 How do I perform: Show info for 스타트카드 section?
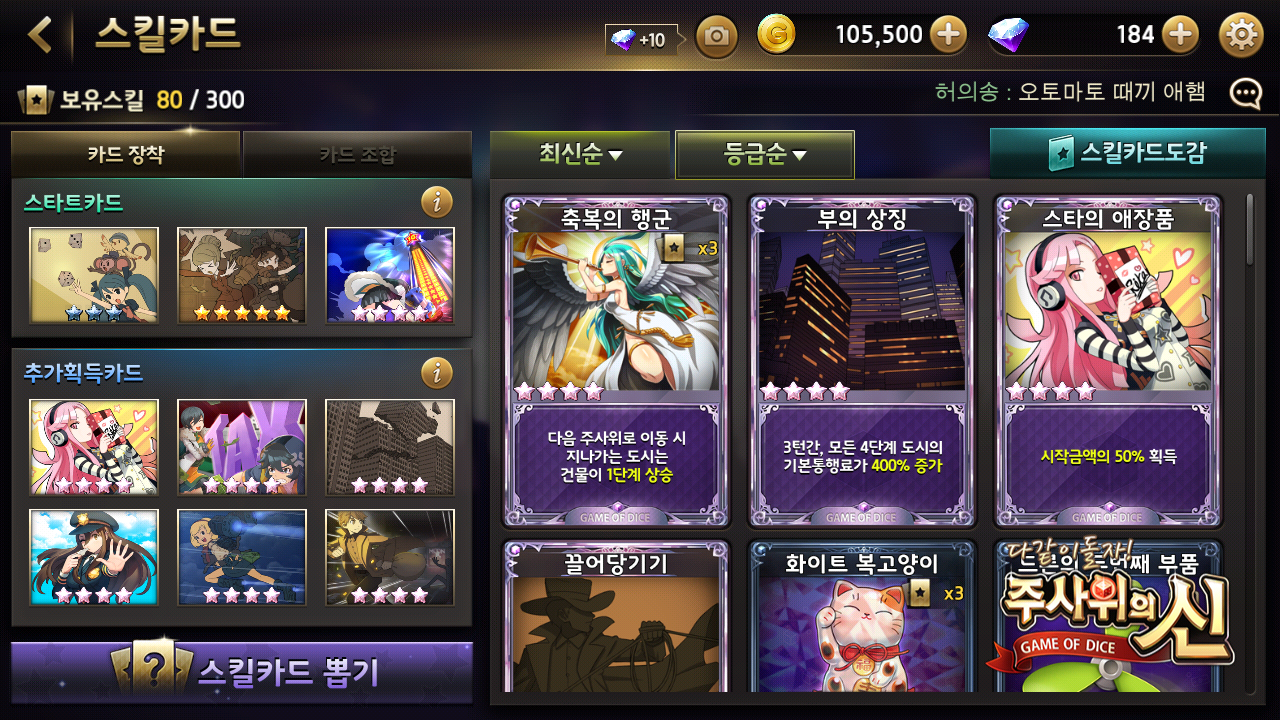(x=436, y=203)
